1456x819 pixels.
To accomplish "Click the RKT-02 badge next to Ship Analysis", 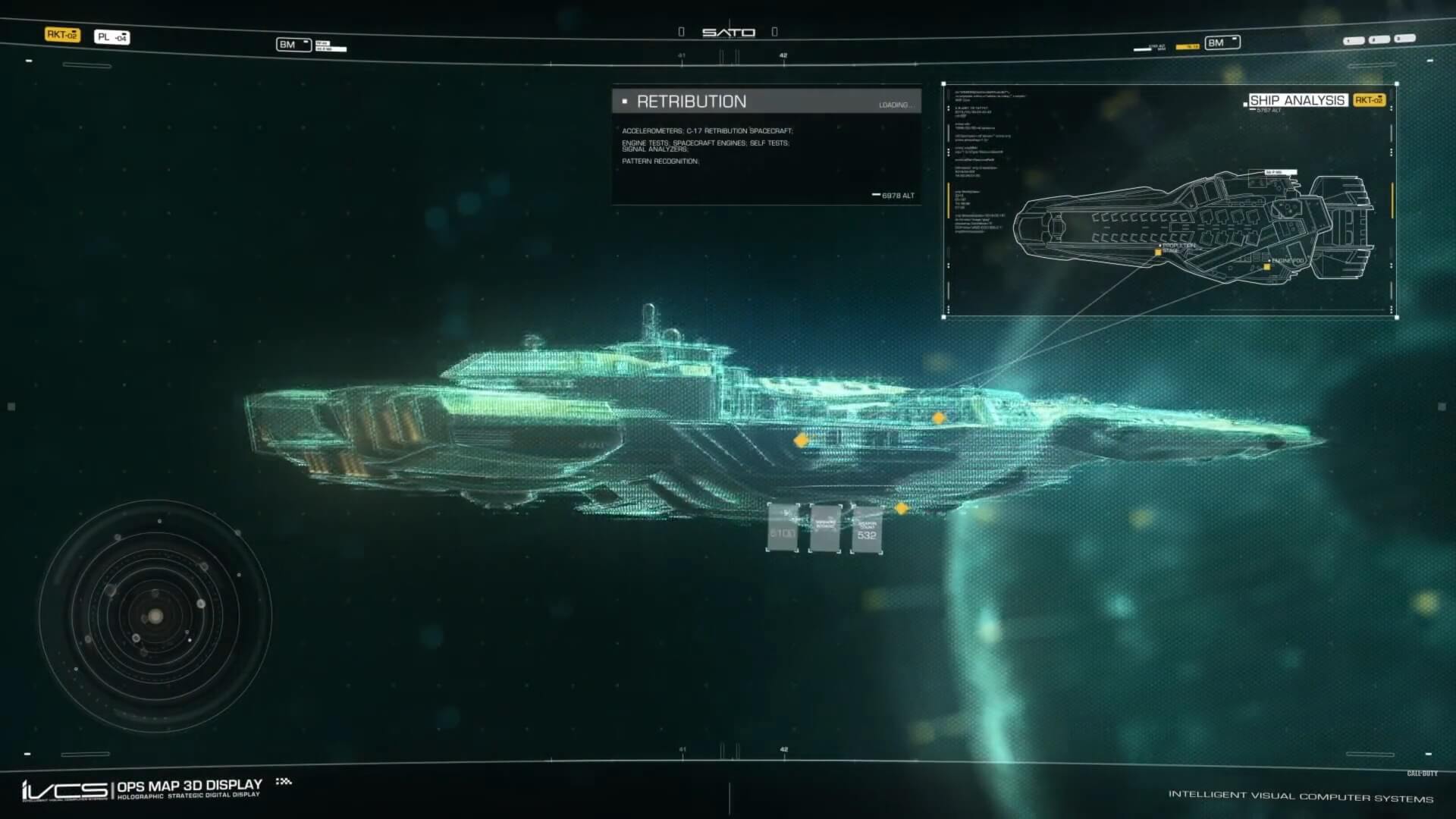I will [1369, 100].
